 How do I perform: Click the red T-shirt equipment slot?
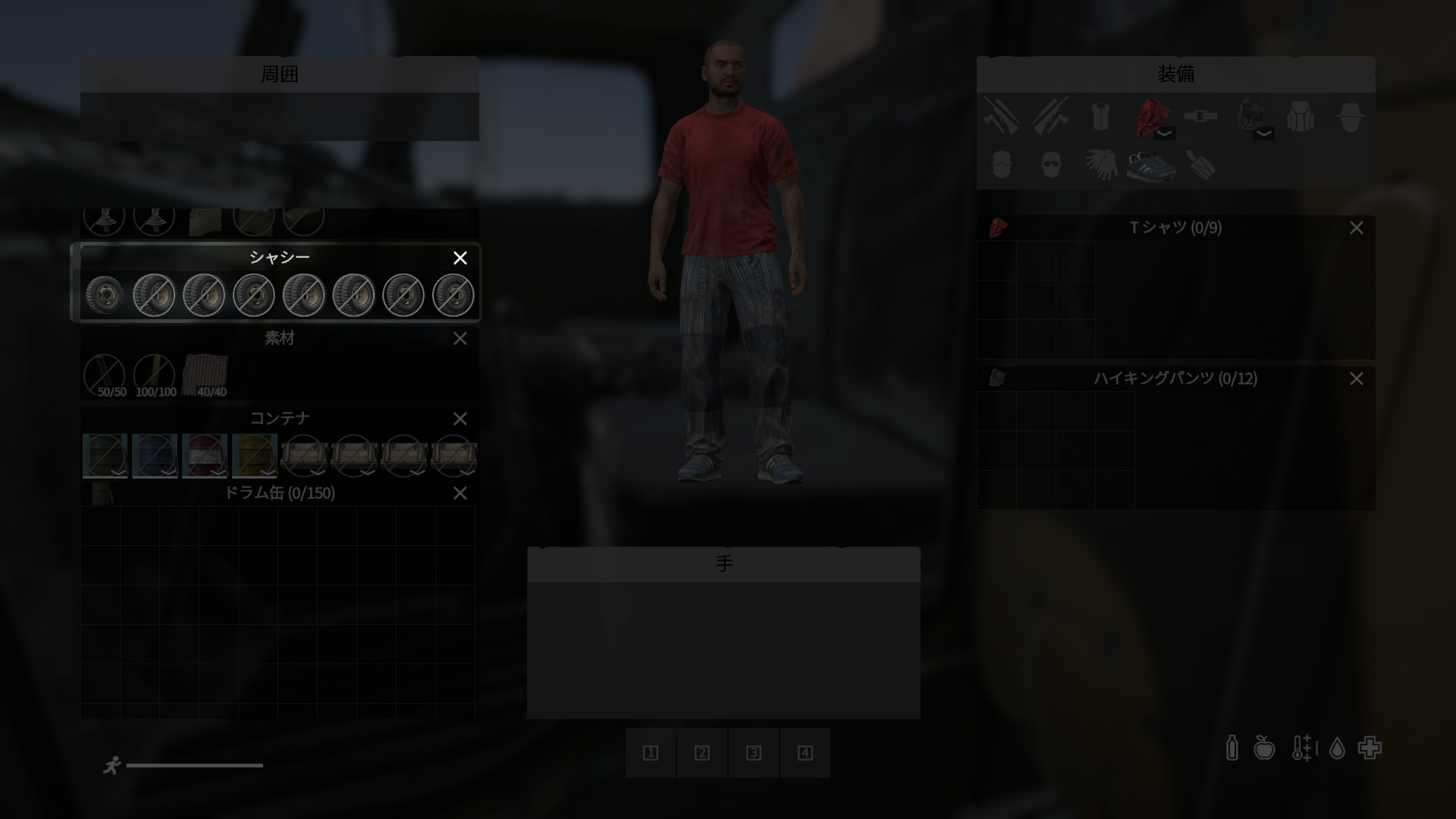(1150, 118)
